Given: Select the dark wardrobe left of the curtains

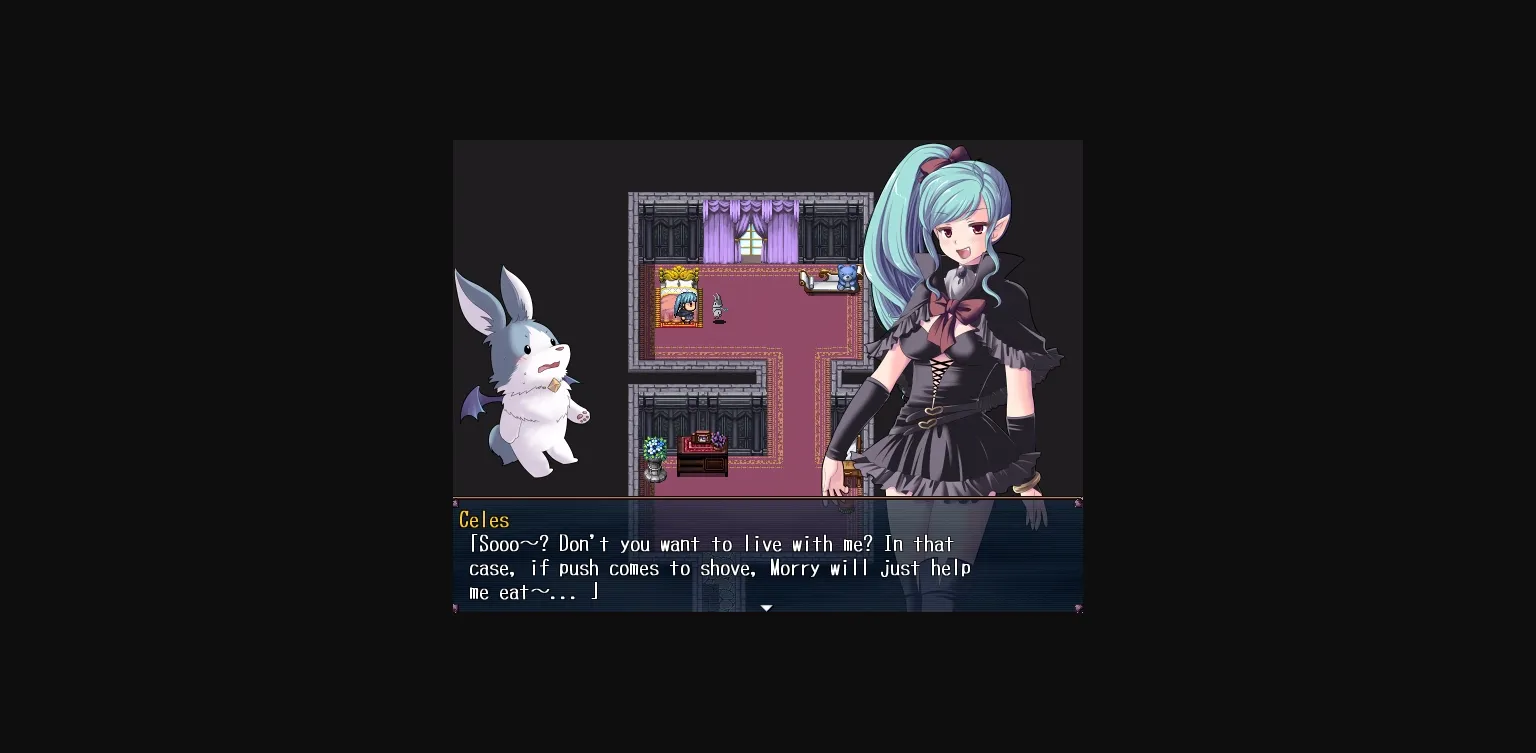Looking at the screenshot, I should [x=668, y=235].
